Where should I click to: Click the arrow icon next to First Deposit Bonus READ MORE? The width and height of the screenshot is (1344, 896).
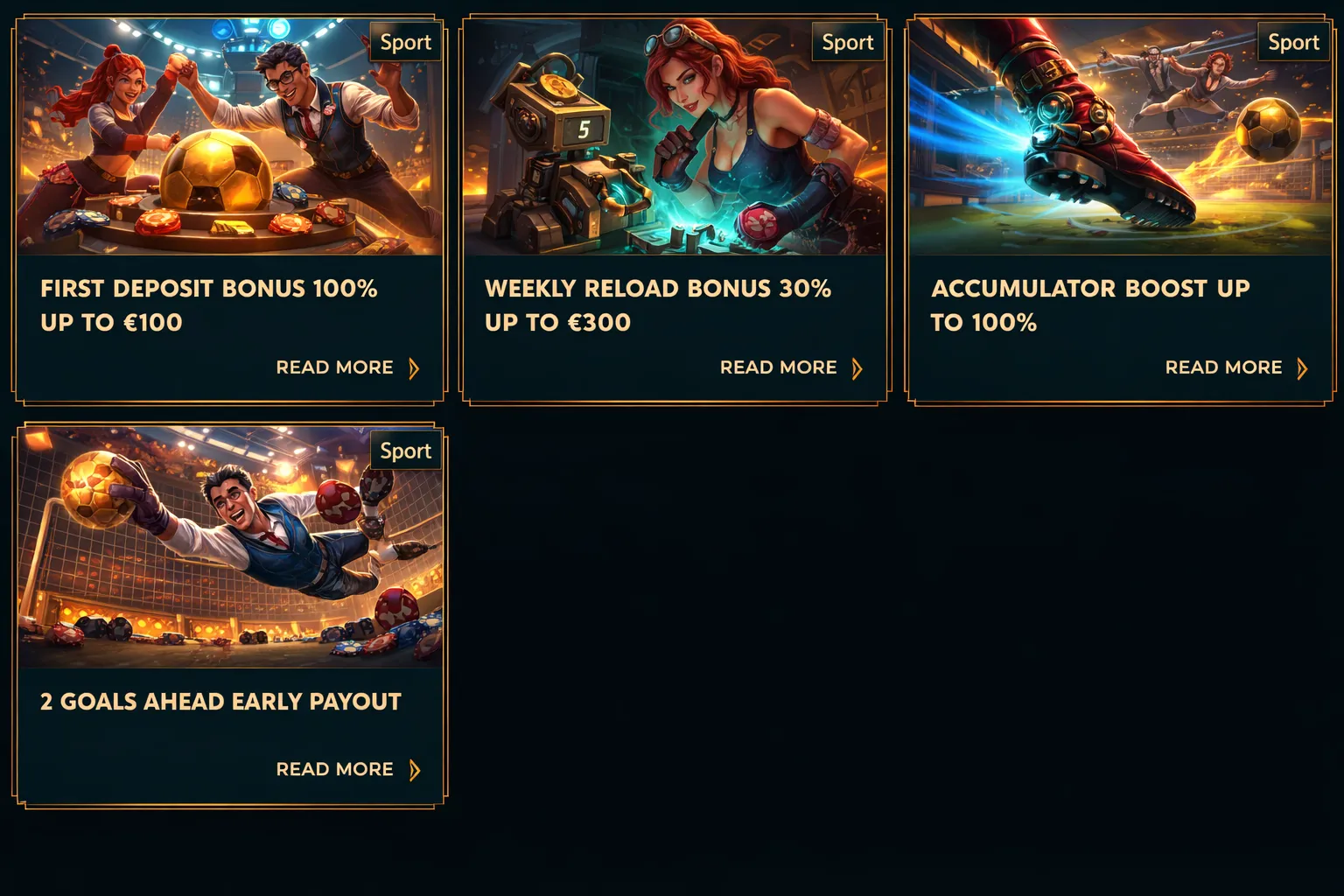click(415, 368)
